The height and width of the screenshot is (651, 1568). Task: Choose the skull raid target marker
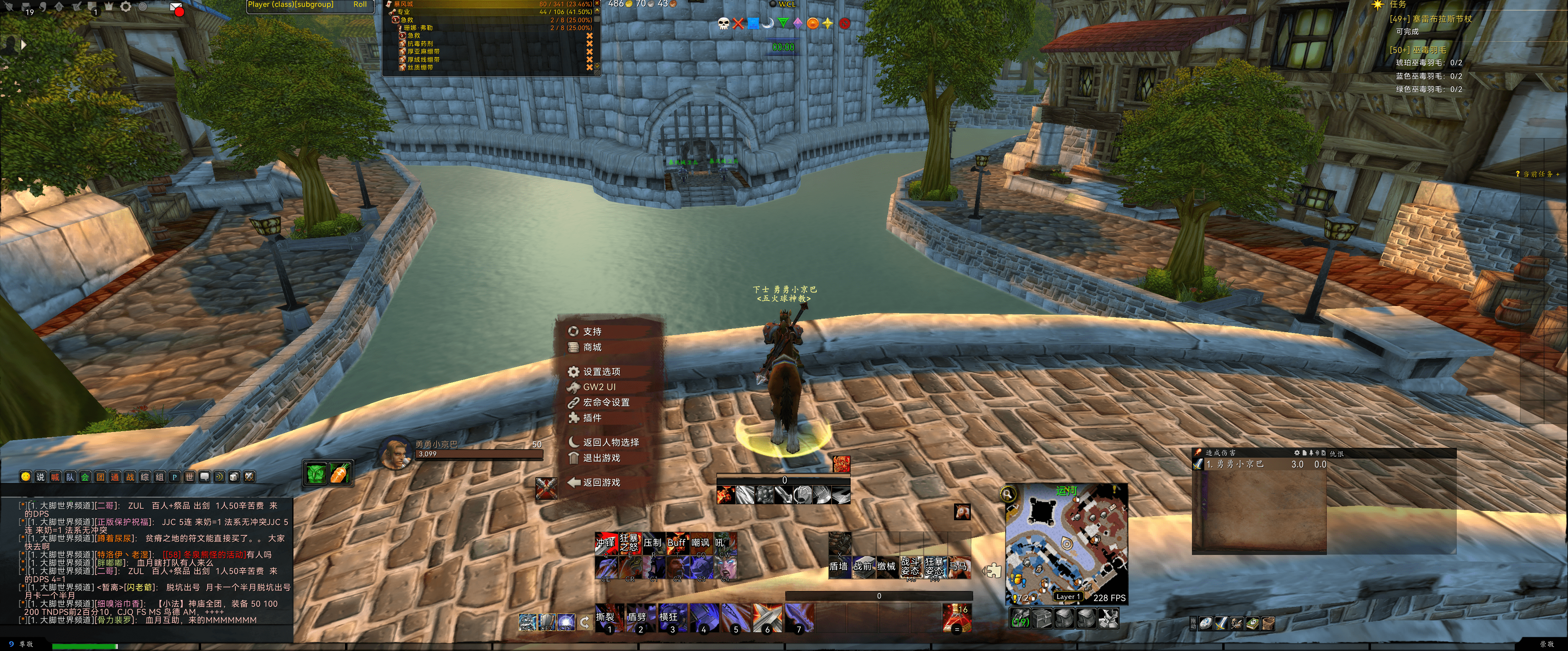click(x=723, y=24)
